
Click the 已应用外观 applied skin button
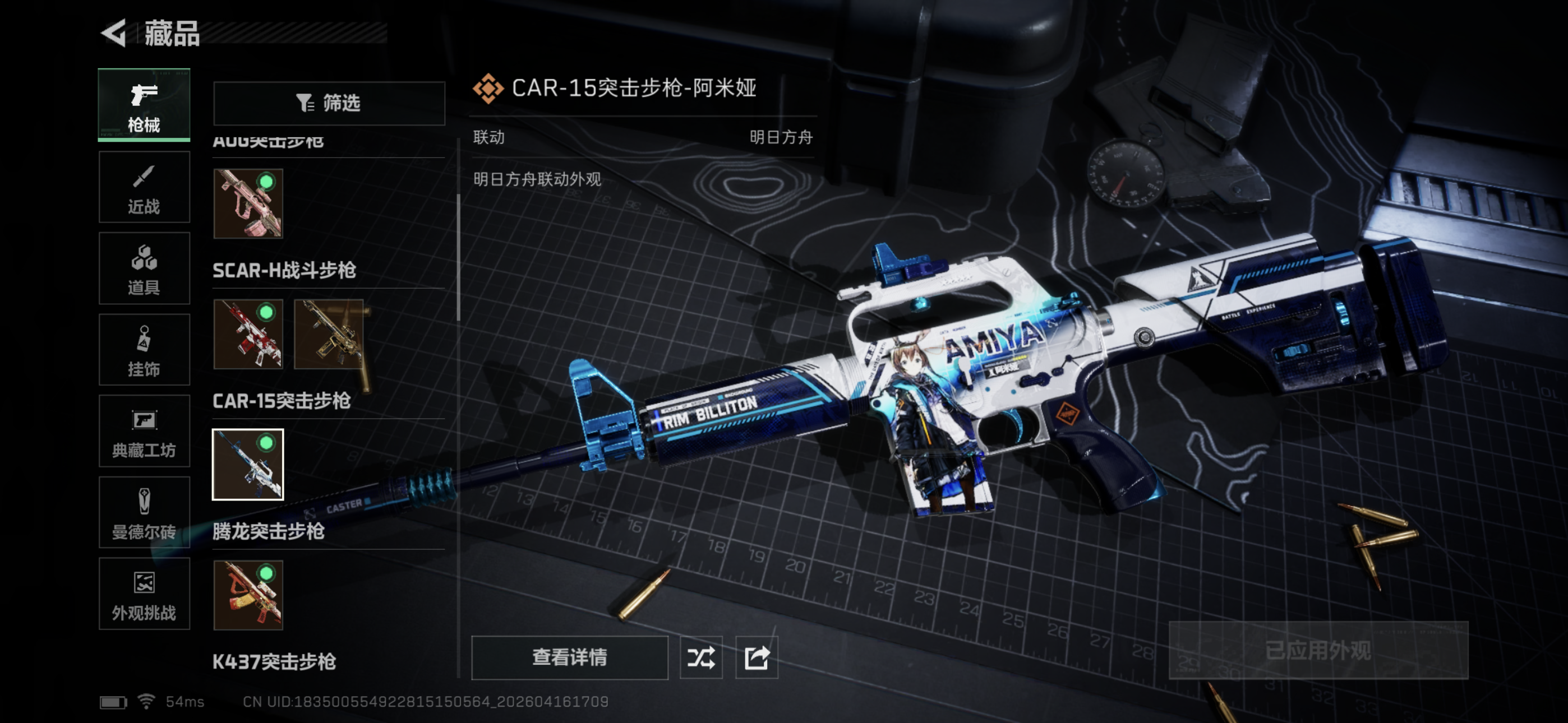[1318, 651]
